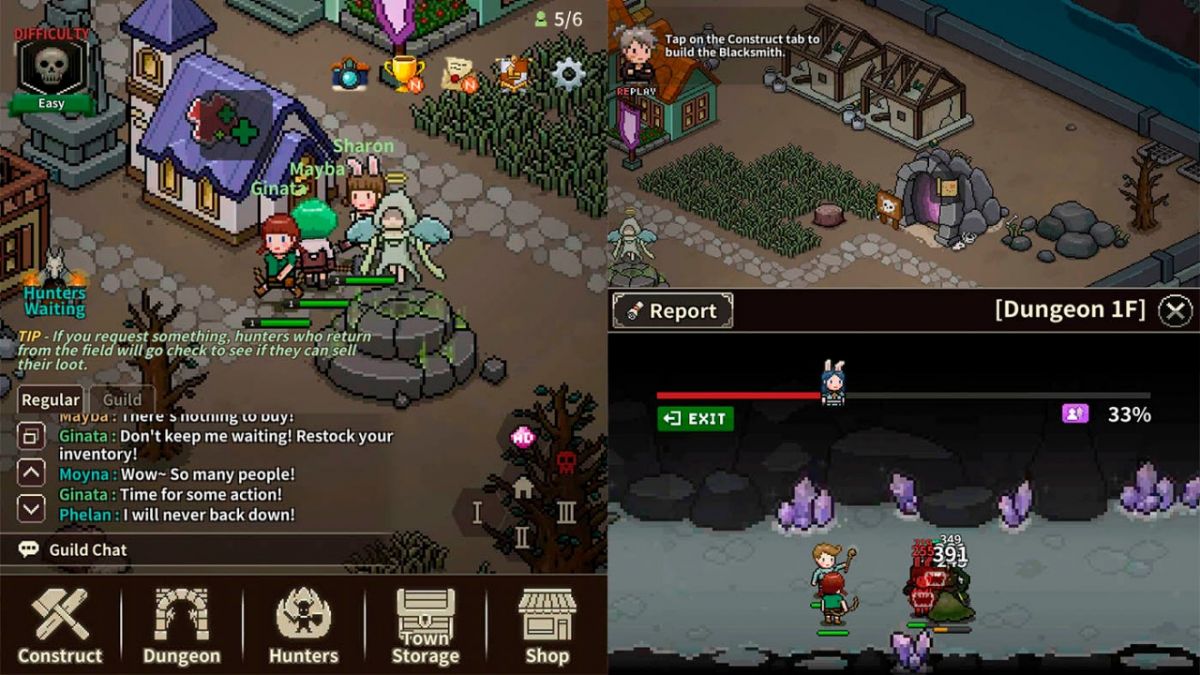Screen dimensions: 1200x675
Task: Change the Easy difficulty skull setting
Action: coord(51,72)
